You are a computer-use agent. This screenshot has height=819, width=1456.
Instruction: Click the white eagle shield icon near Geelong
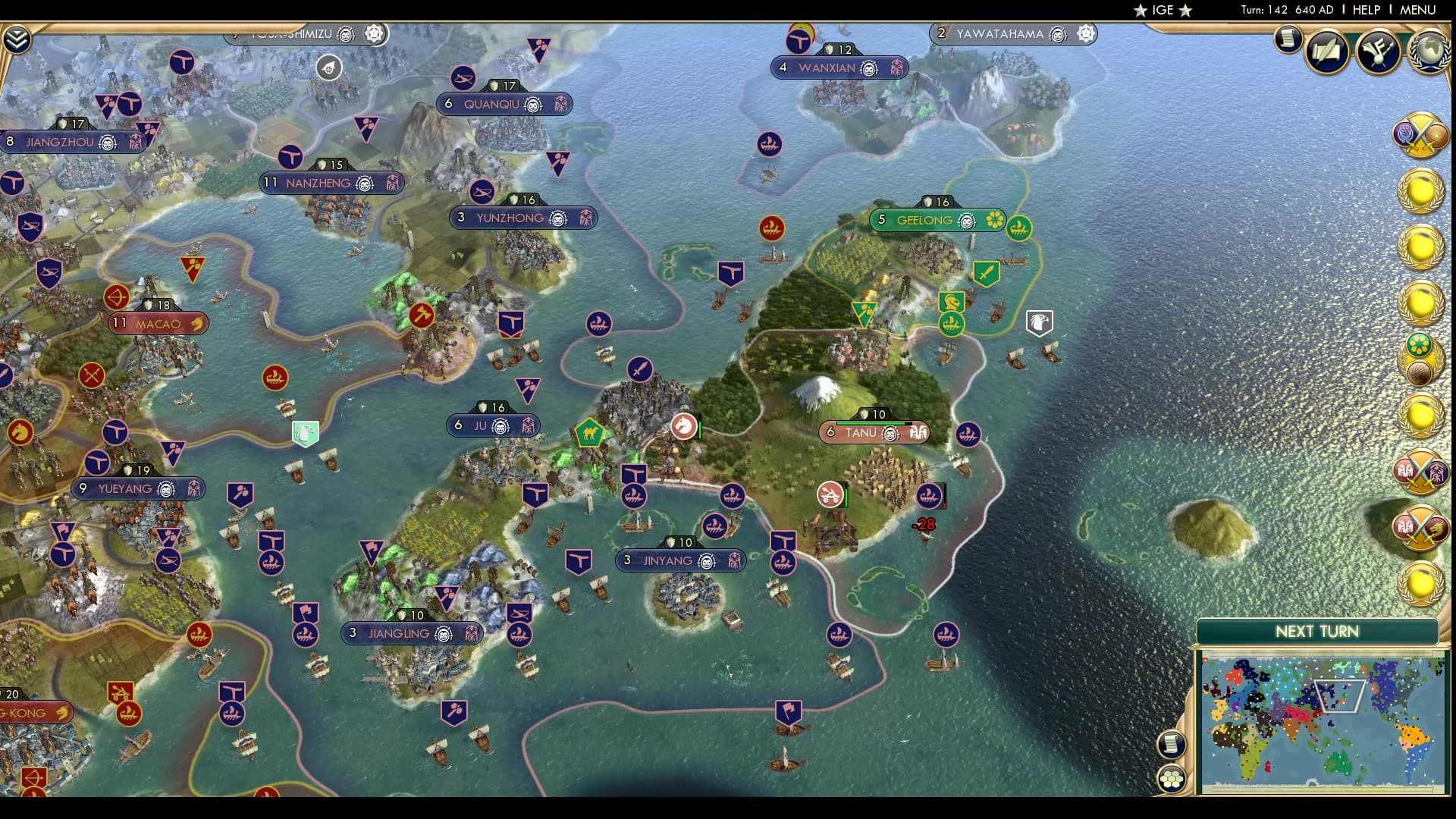1039,322
